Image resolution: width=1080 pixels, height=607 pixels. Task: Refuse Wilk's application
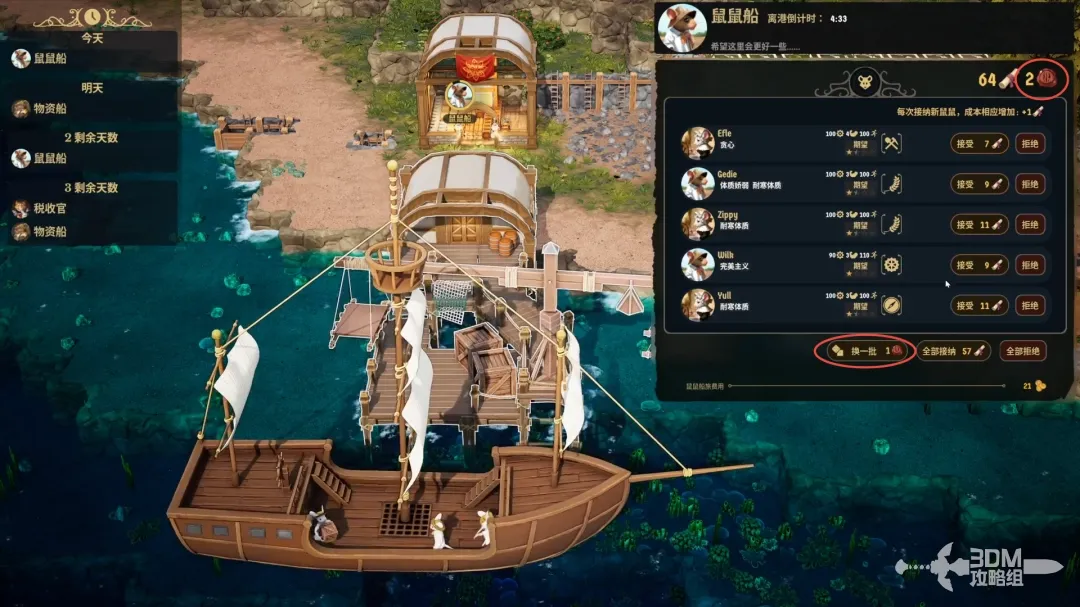click(1030, 265)
